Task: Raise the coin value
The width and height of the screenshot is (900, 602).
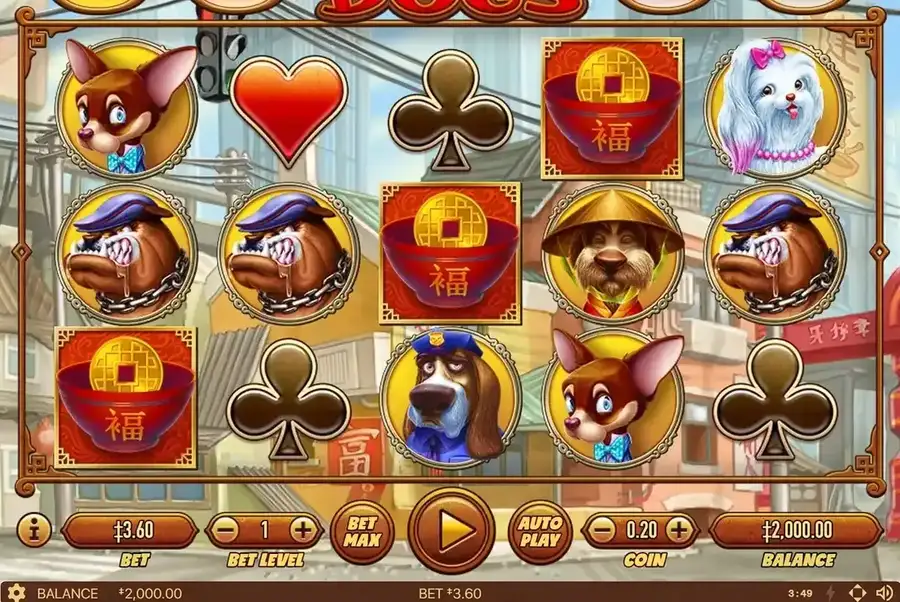Action: [678, 530]
